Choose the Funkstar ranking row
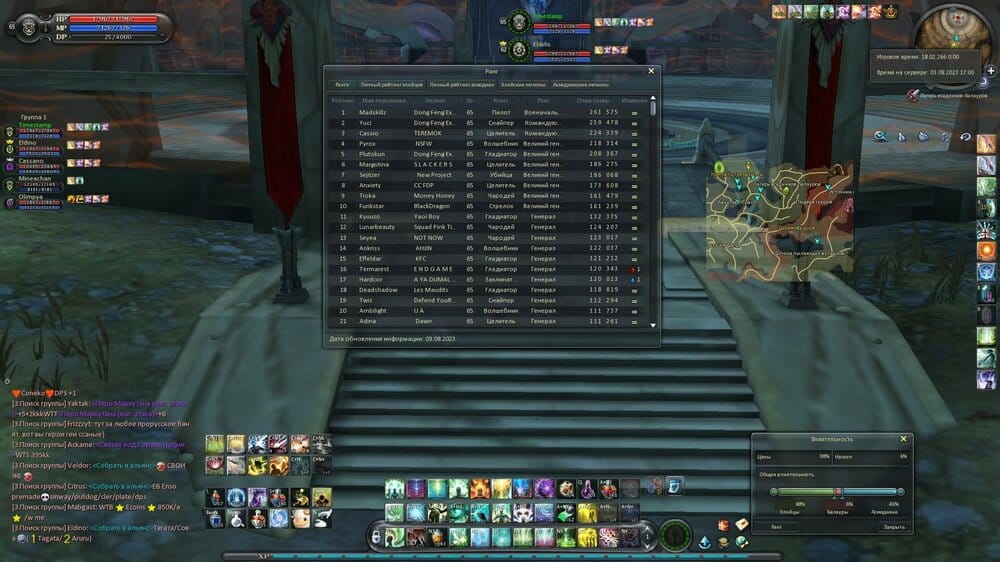The width and height of the screenshot is (1000, 562). [372, 205]
